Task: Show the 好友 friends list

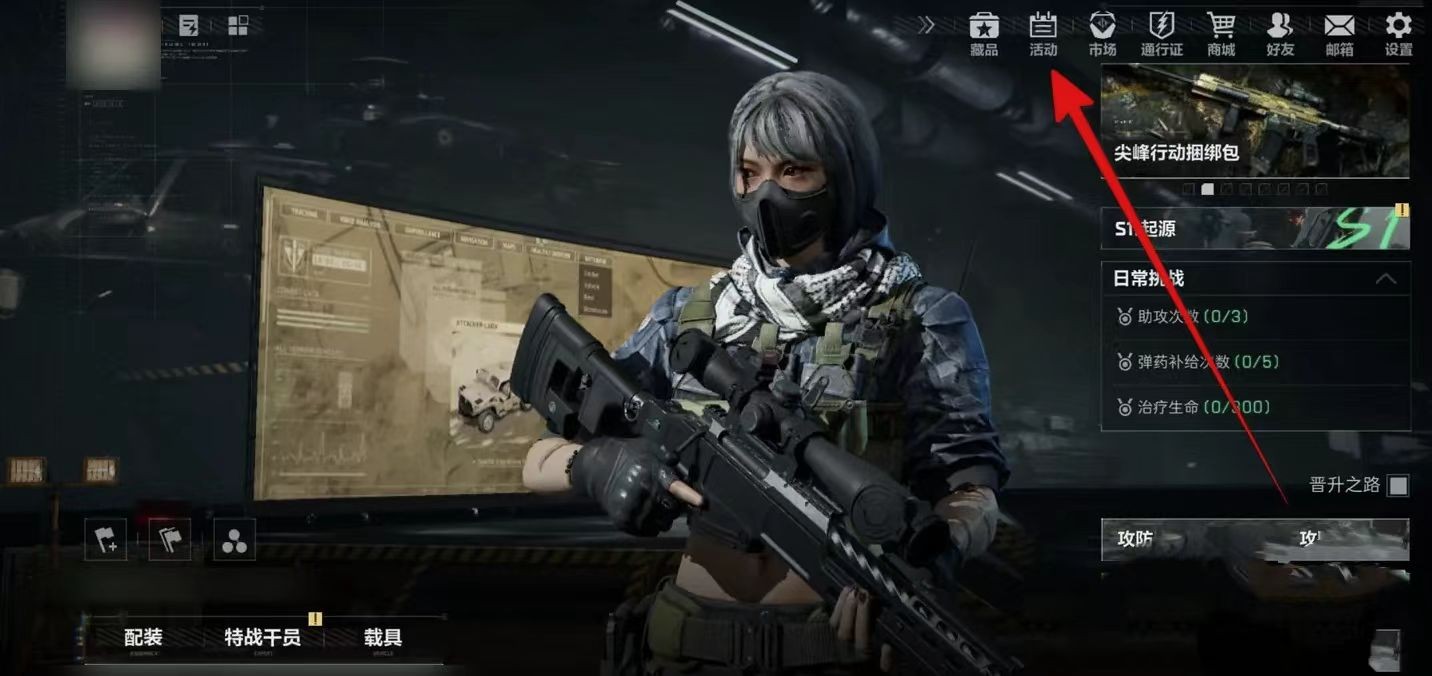Action: click(x=1279, y=33)
